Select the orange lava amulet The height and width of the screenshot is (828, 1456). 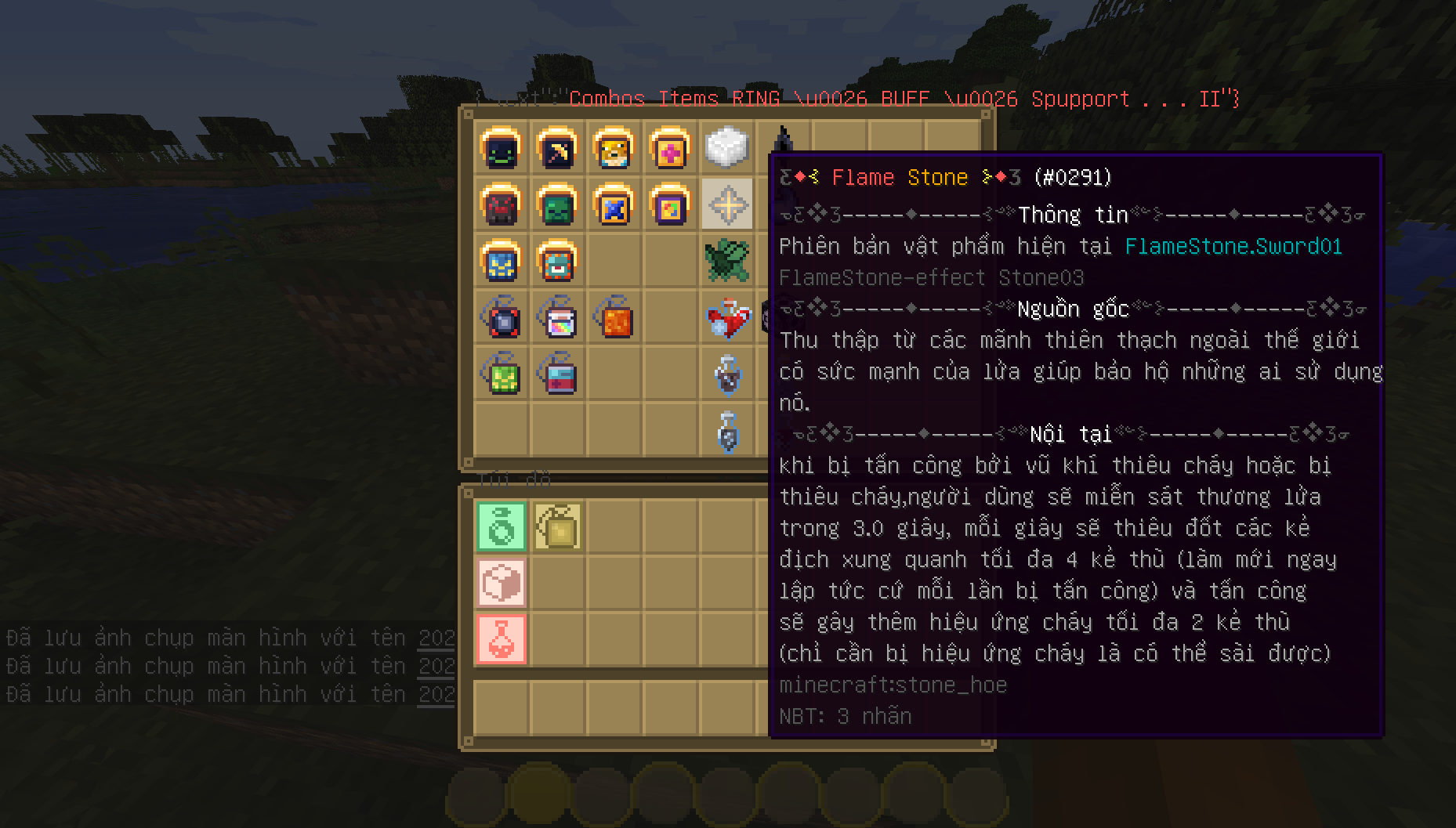614,317
